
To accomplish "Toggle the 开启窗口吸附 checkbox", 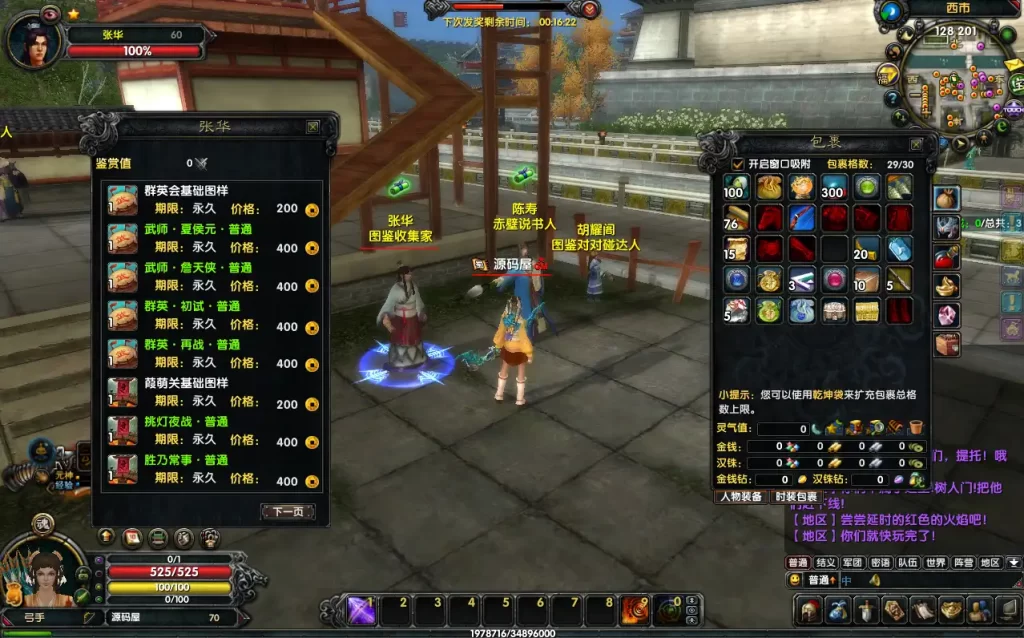I will [738, 164].
